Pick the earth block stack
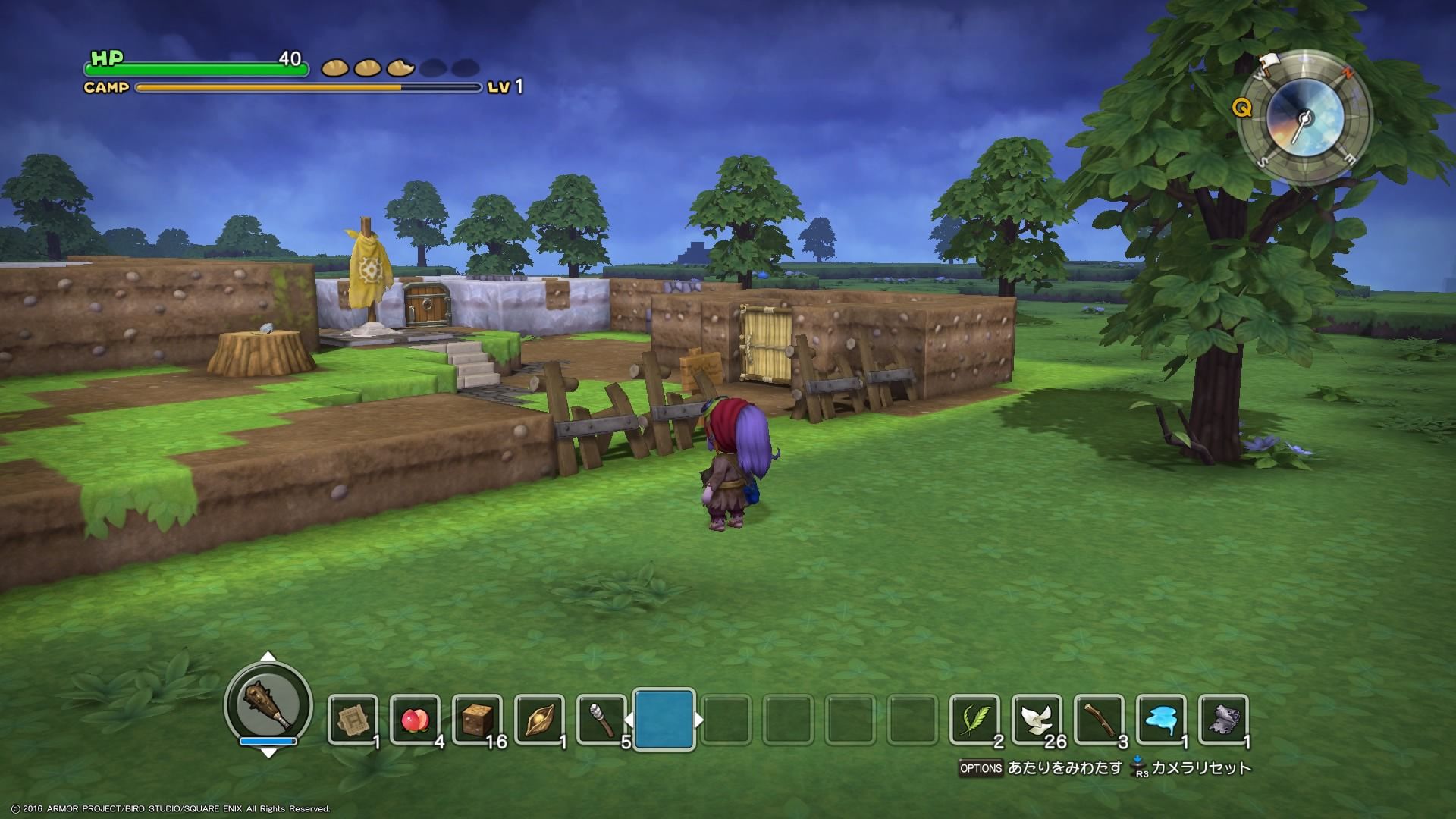Screen dimensions: 1456x819 point(477,720)
